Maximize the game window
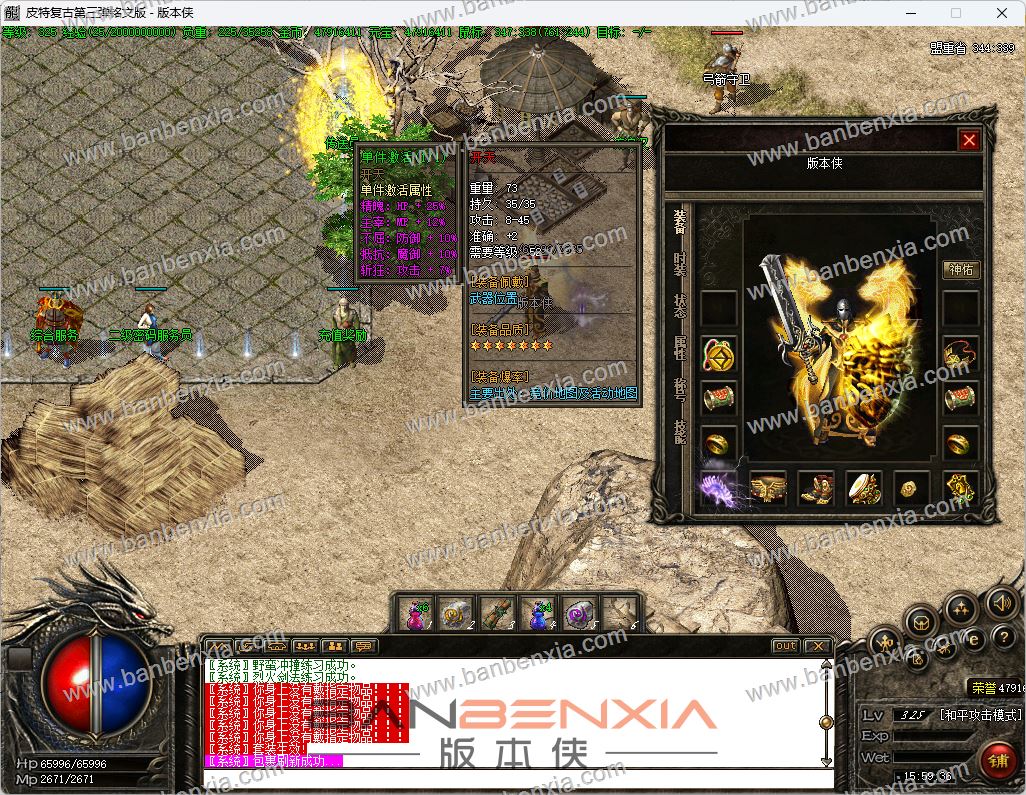 point(955,14)
